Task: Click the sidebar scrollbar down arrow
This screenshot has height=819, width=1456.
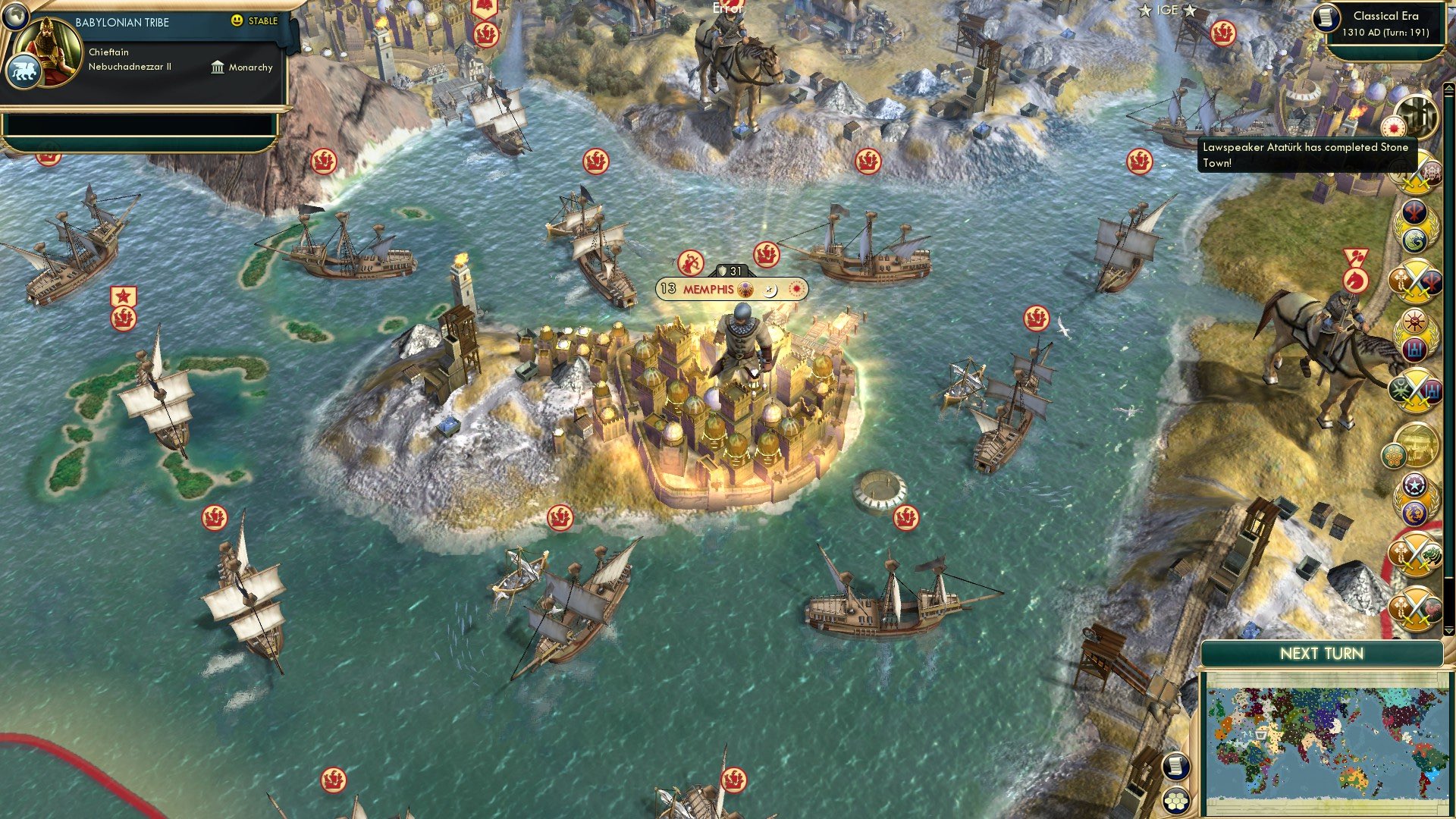Action: tap(1448, 631)
